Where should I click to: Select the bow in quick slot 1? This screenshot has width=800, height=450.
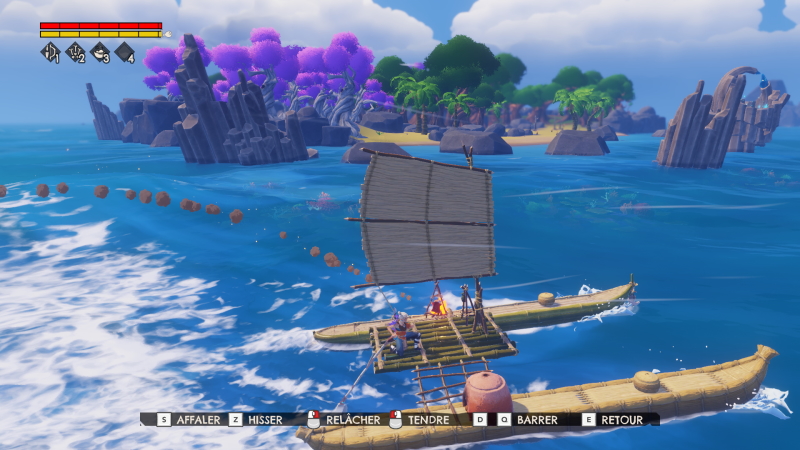click(x=50, y=52)
